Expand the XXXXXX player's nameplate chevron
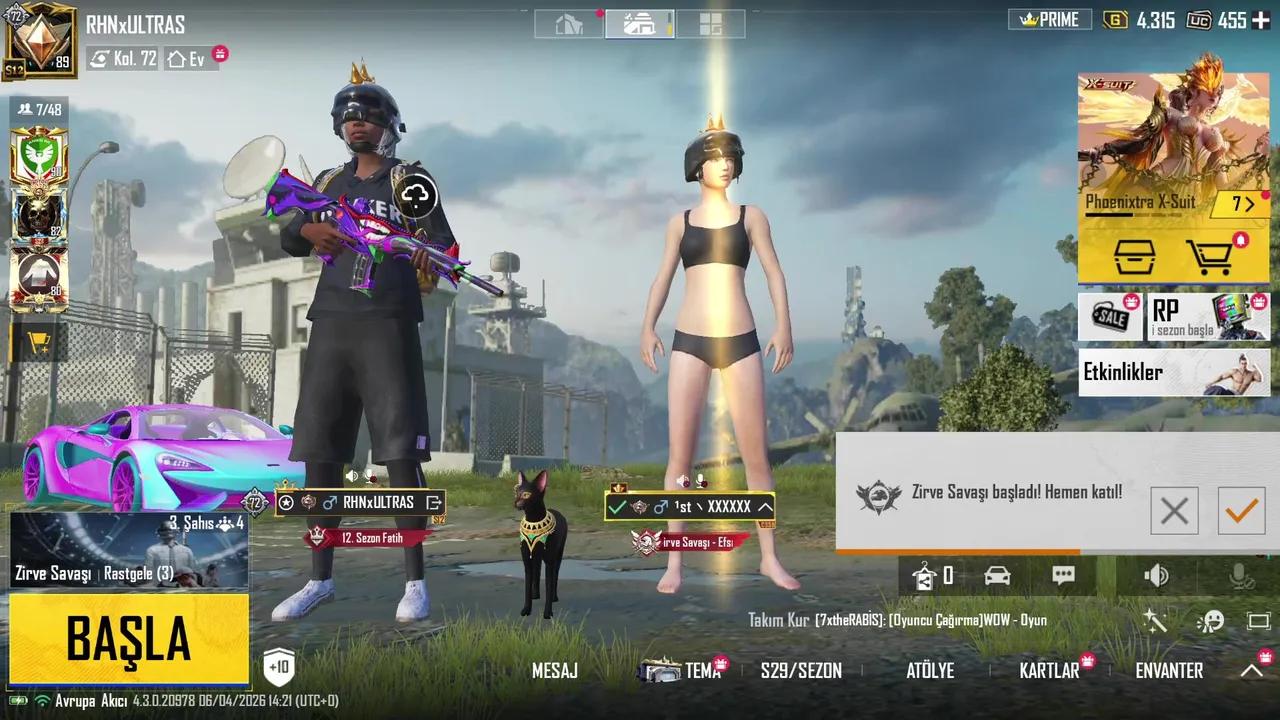1280x720 pixels. point(764,507)
